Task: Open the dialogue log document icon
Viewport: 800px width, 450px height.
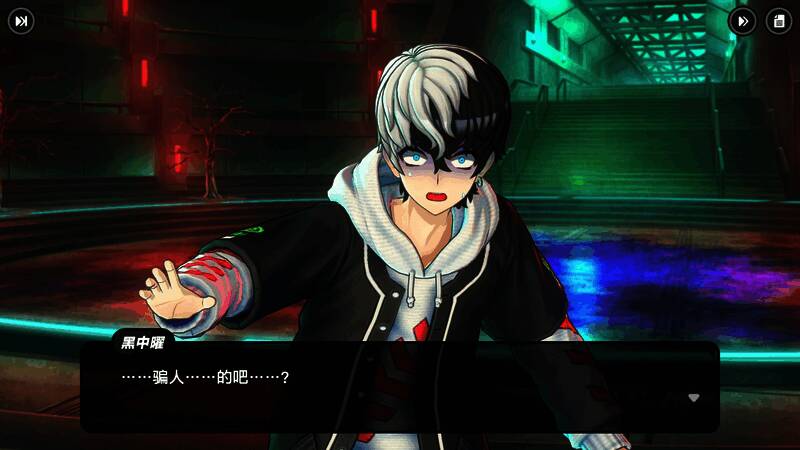Action: click(778, 21)
